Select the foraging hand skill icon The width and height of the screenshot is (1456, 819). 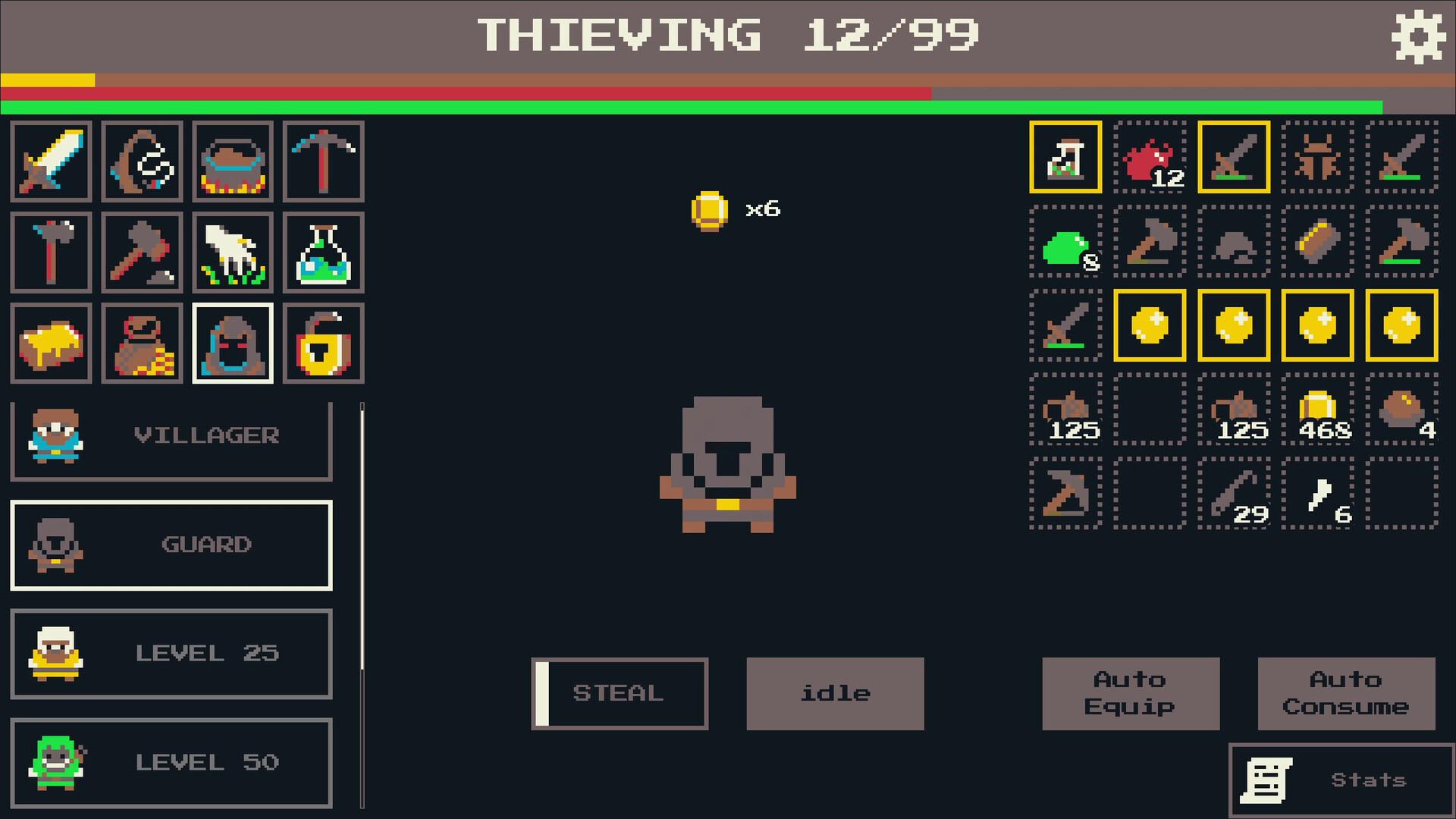click(233, 253)
